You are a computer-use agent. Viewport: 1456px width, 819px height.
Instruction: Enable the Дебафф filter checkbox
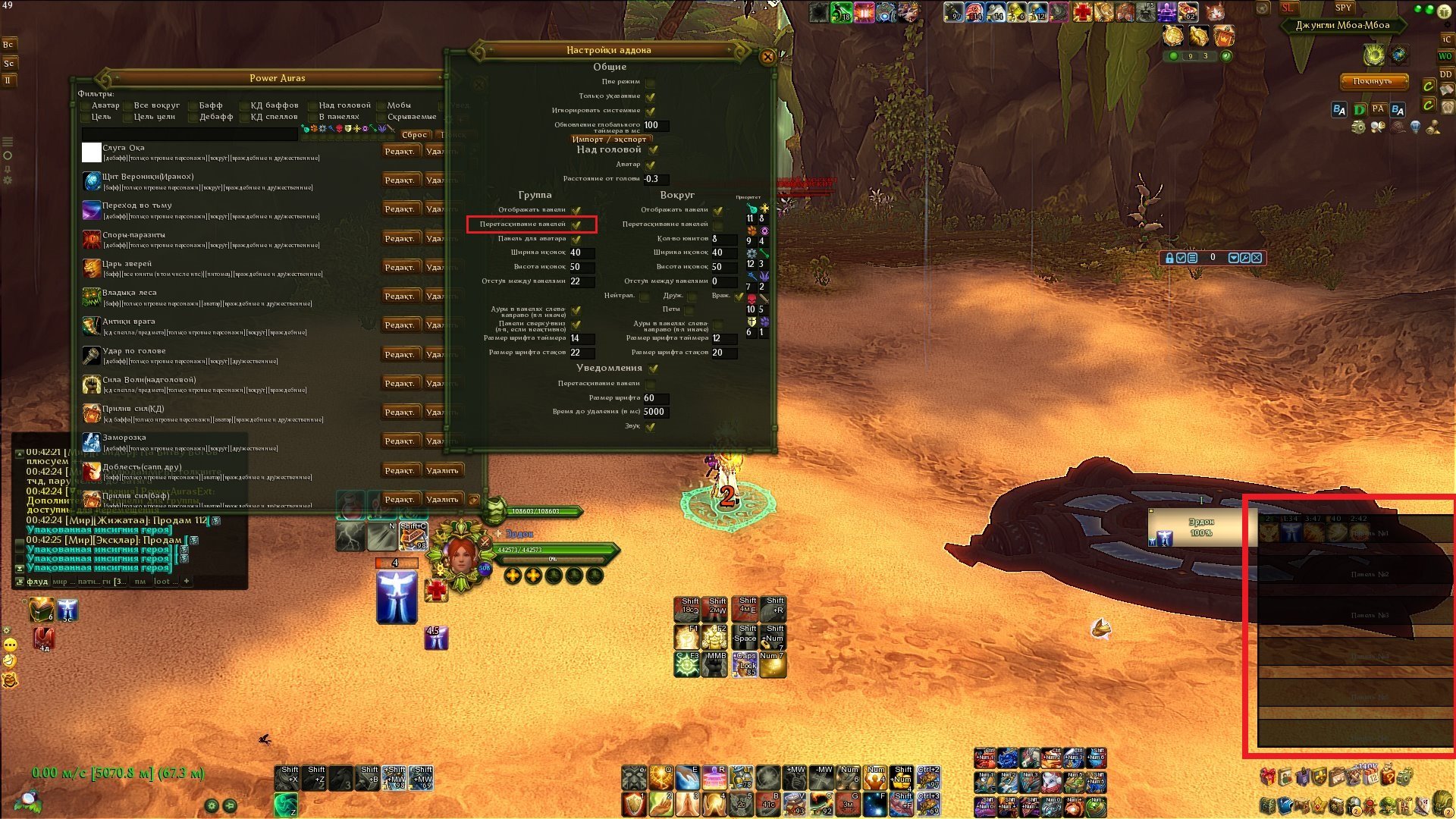coord(193,117)
